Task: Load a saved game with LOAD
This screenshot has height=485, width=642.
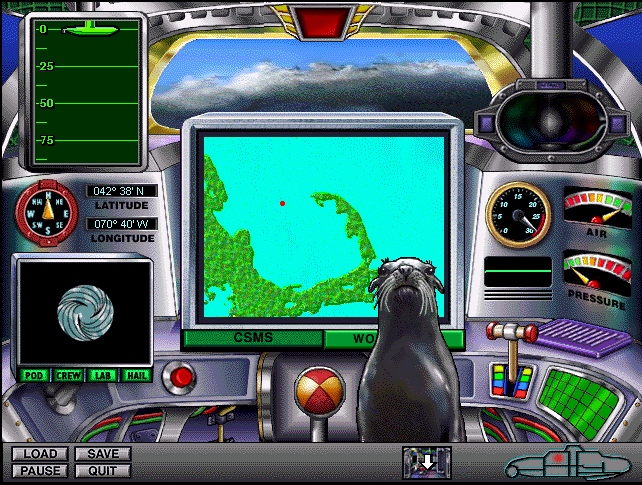Action: pos(40,454)
